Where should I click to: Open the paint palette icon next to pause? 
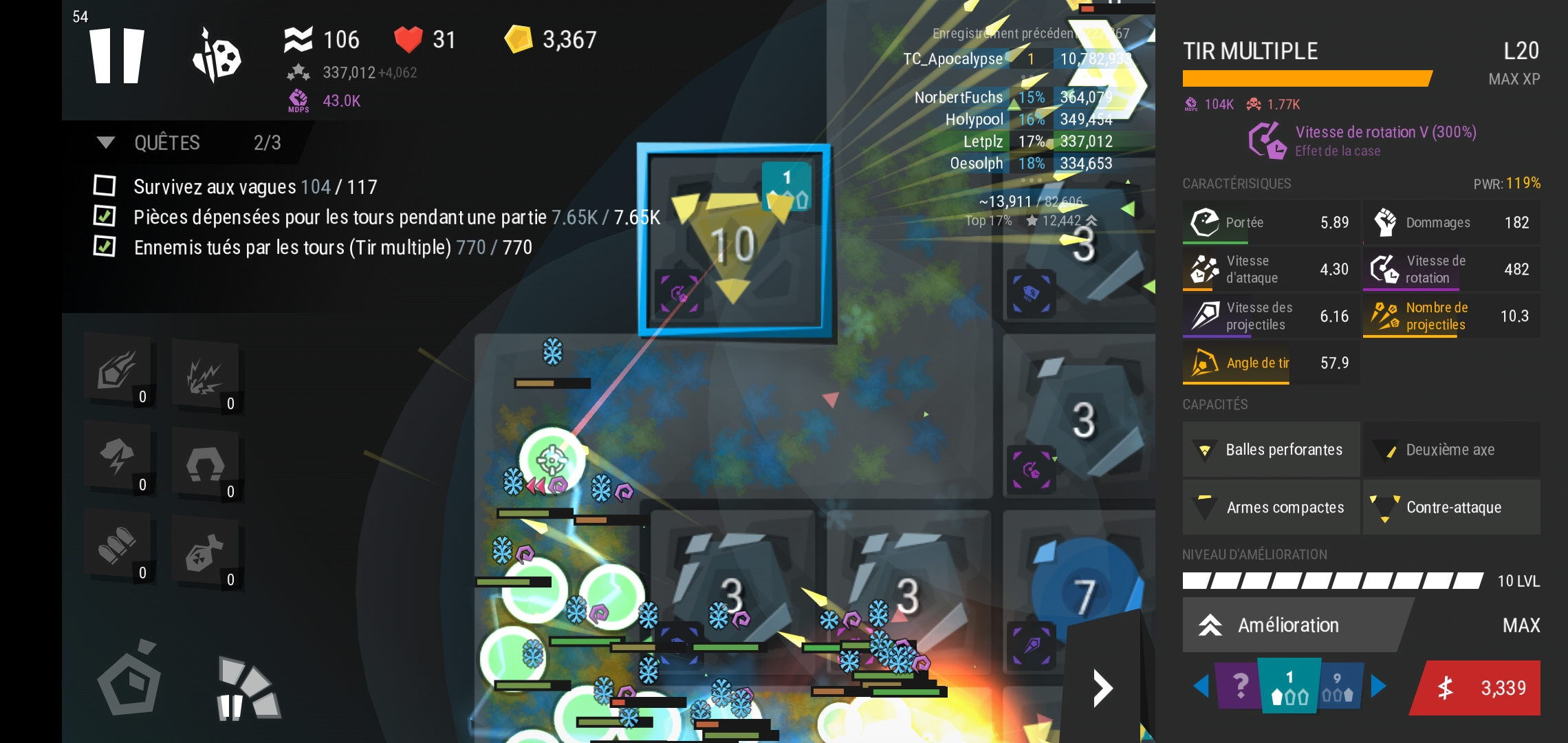click(x=217, y=56)
